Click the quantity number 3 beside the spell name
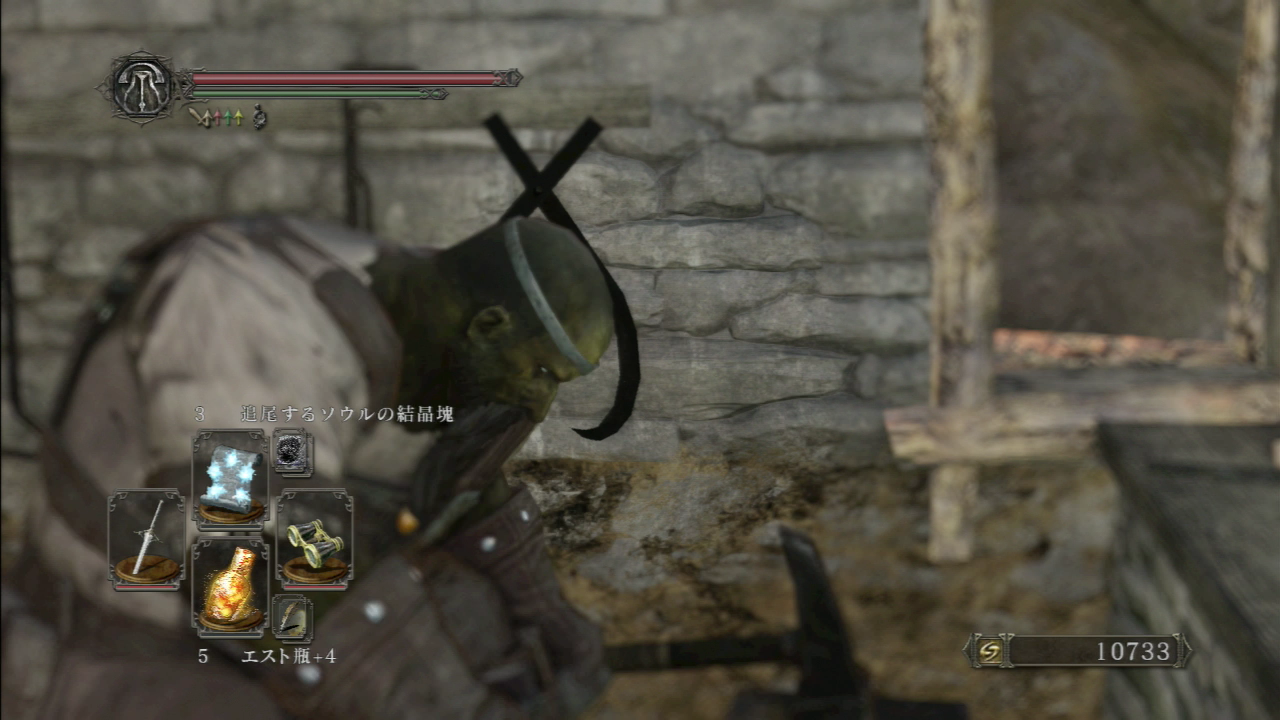 (200, 413)
